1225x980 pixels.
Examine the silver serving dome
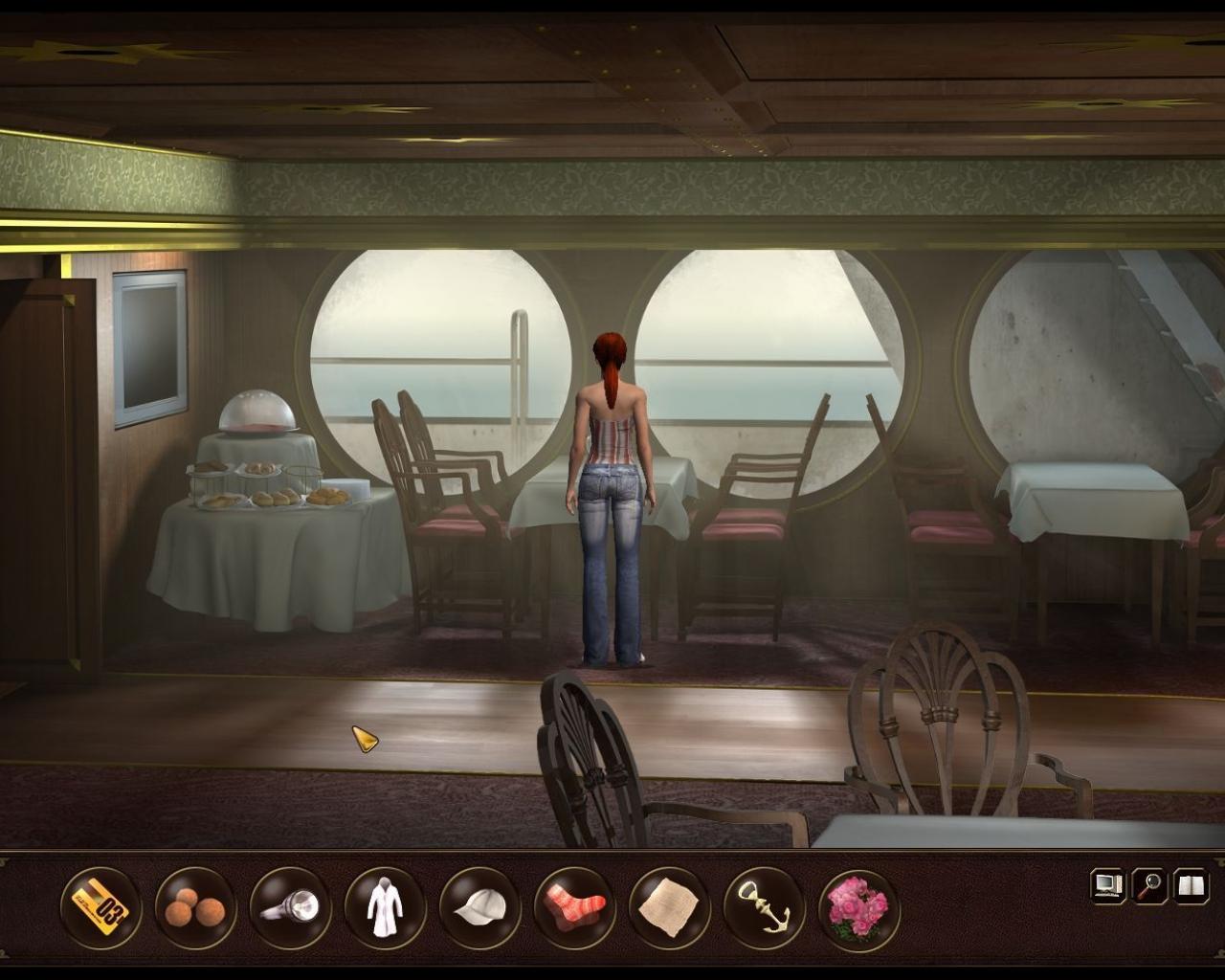pyautogui.click(x=255, y=412)
